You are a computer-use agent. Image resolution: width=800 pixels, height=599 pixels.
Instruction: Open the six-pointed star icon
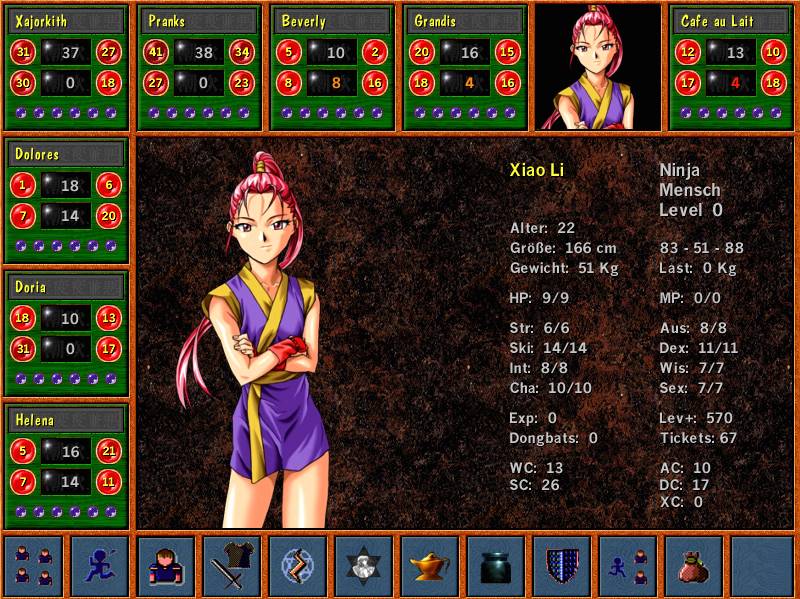click(364, 565)
